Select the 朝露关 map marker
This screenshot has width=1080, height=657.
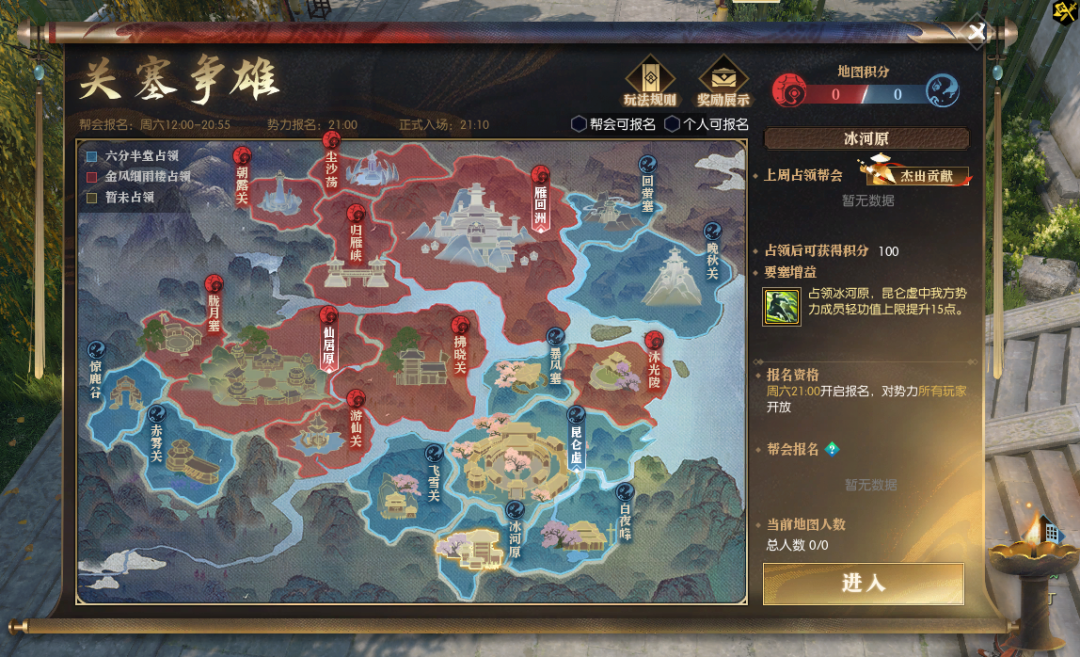pos(241,176)
